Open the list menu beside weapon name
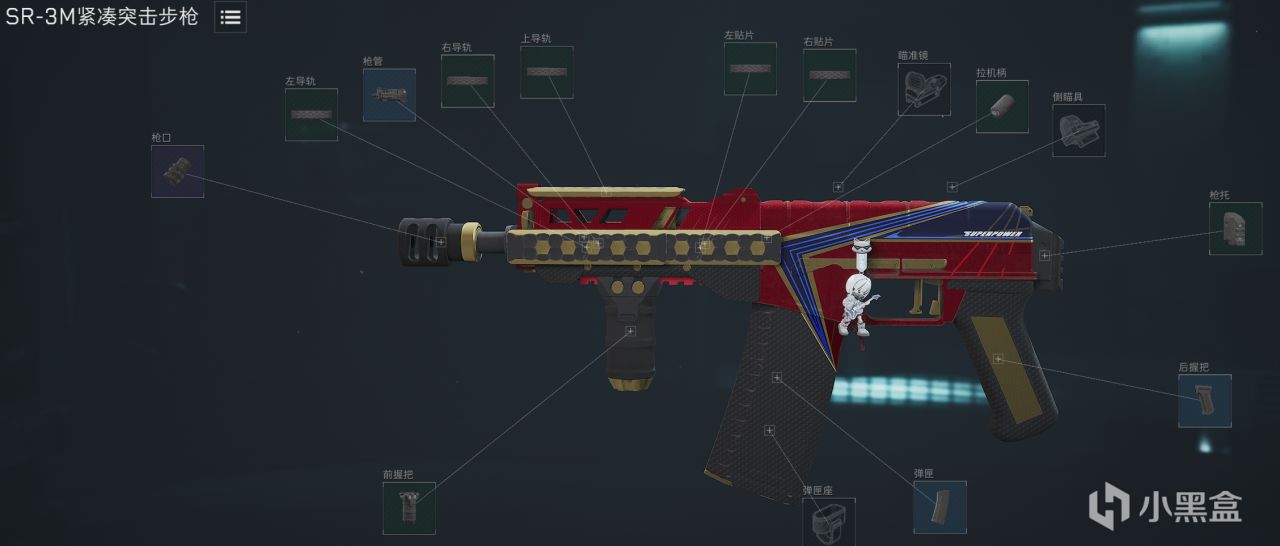This screenshot has width=1280, height=546. [230, 17]
